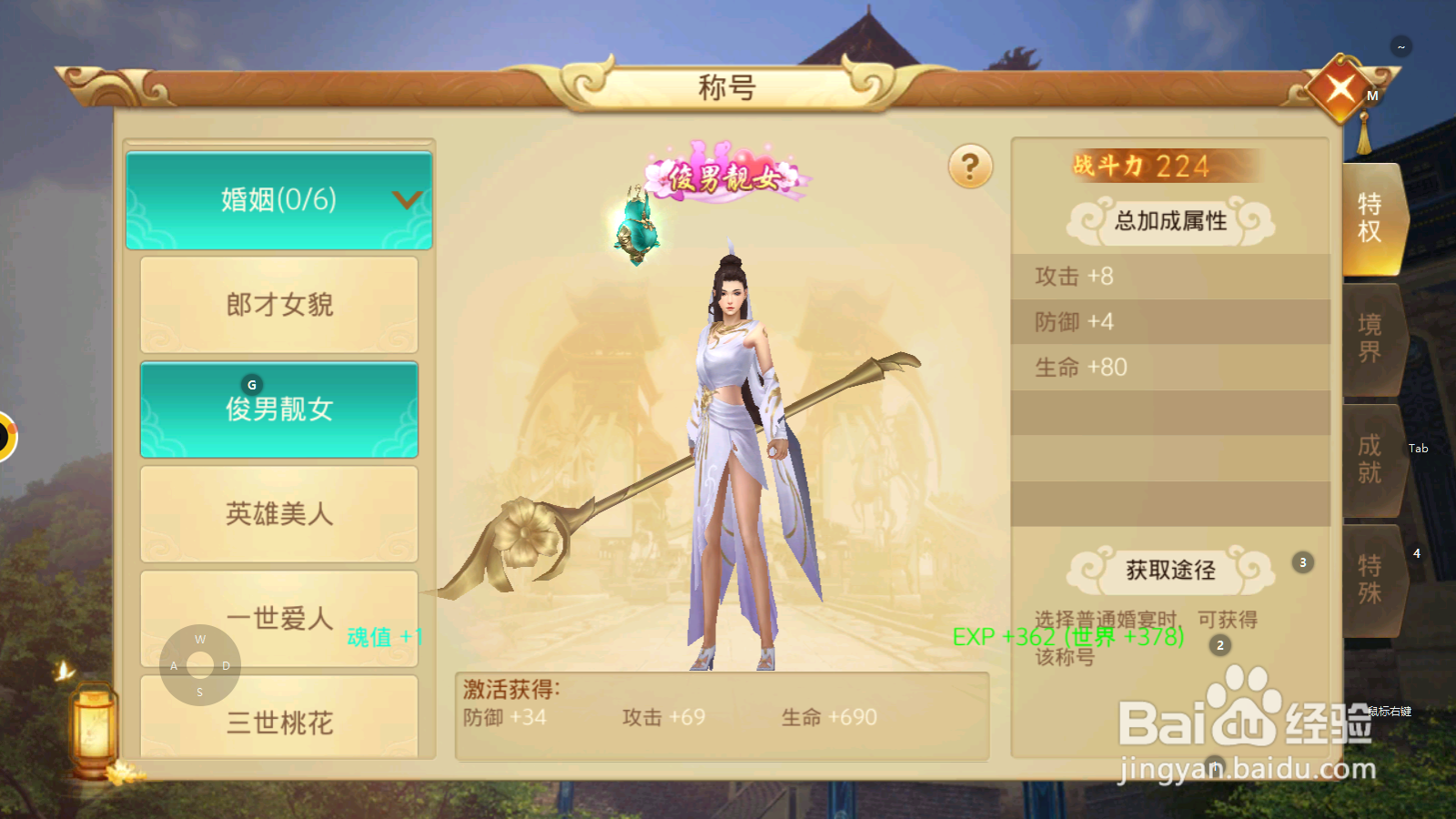This screenshot has height=819, width=1456.
Task: Click the 总加成属性 cloud scroll banner
Action: (1169, 221)
